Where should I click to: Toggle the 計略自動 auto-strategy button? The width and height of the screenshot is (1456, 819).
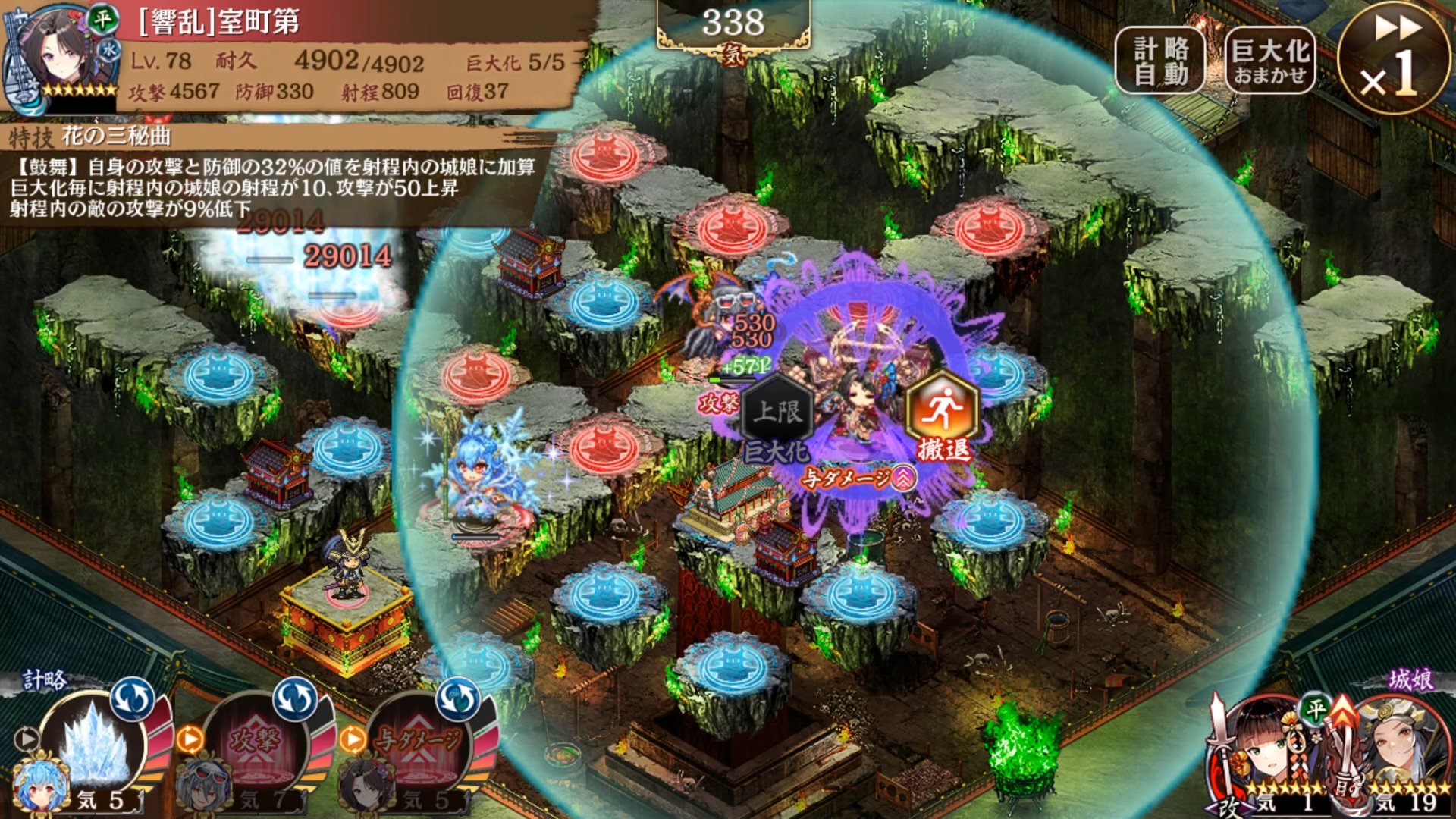click(1159, 61)
